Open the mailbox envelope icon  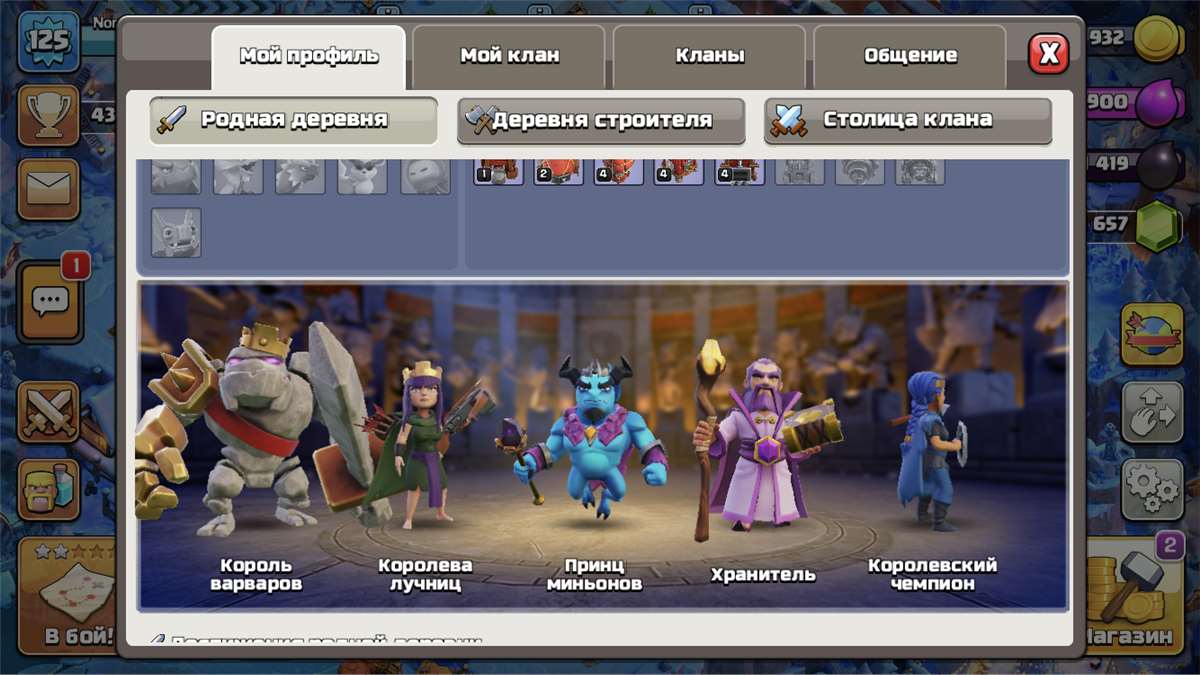pyautogui.click(x=48, y=188)
